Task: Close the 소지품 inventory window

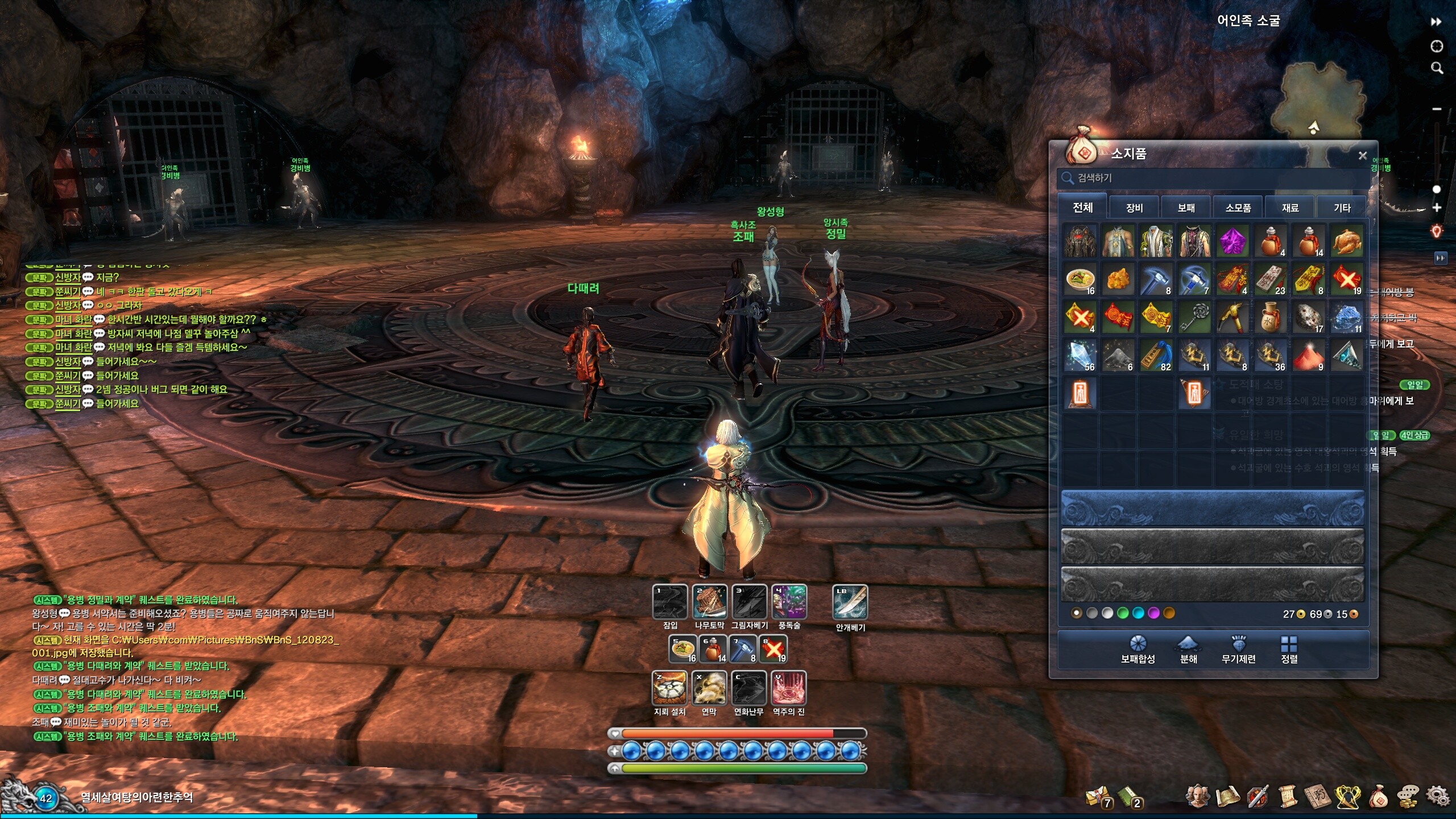Action: click(x=1362, y=155)
